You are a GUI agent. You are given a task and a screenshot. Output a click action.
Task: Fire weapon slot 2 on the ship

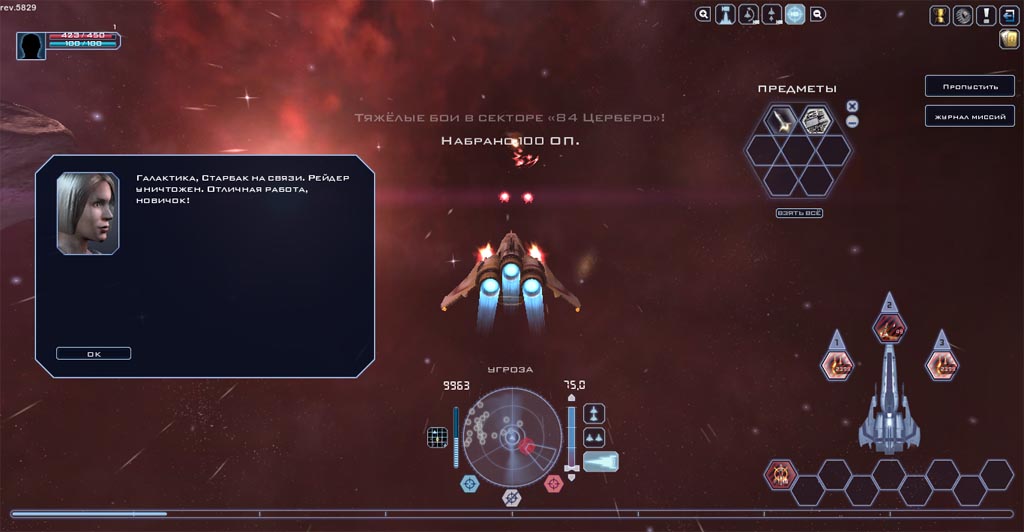coord(889,327)
